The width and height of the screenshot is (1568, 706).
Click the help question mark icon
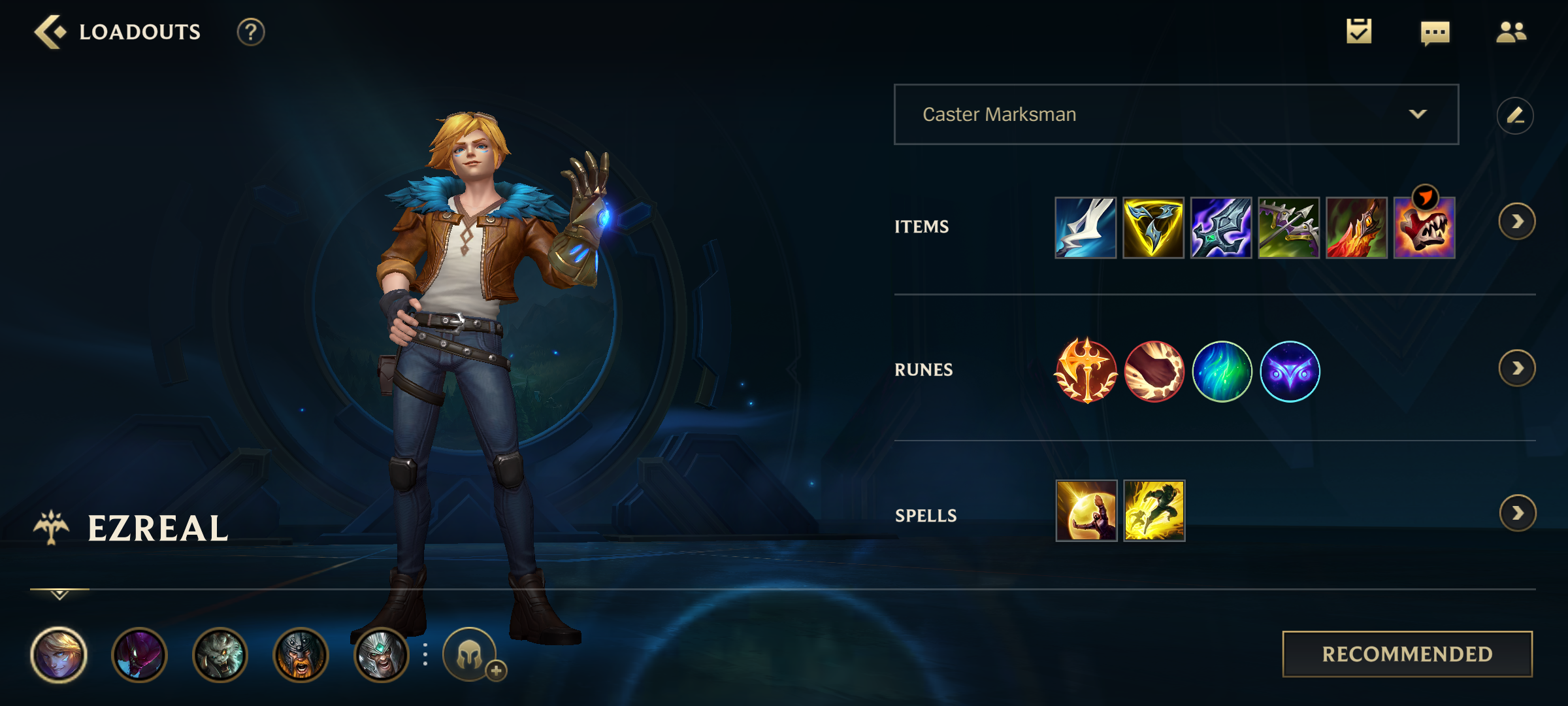pos(249,31)
